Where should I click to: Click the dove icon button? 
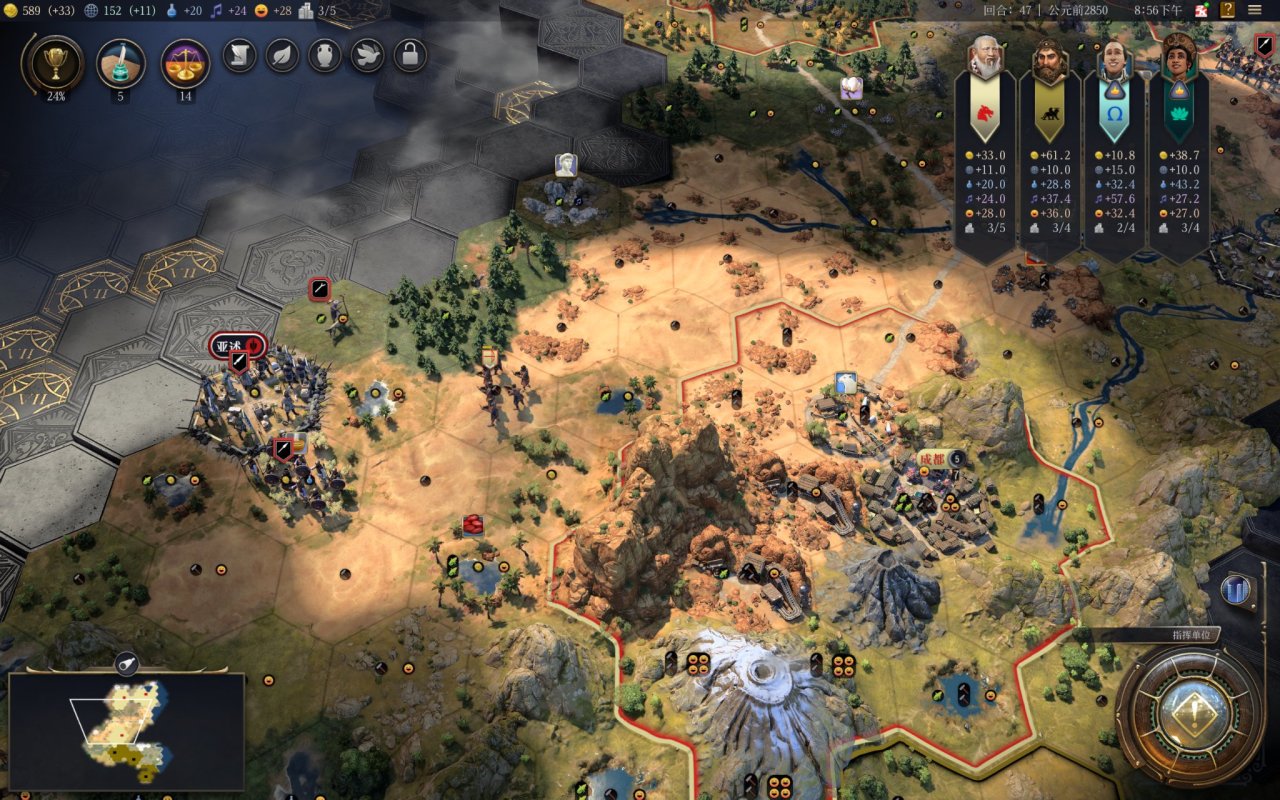368,55
